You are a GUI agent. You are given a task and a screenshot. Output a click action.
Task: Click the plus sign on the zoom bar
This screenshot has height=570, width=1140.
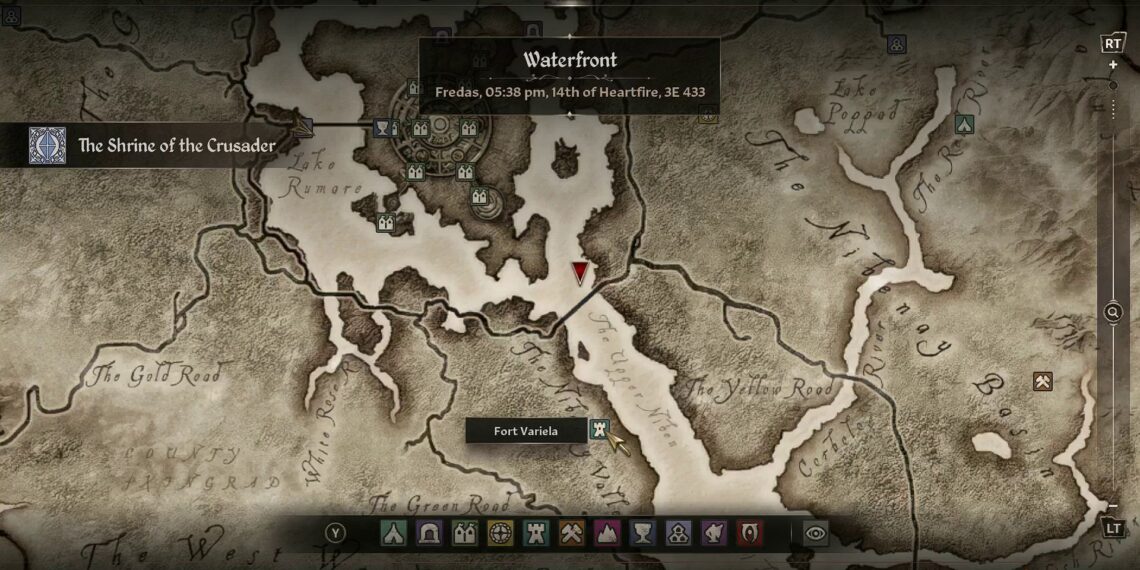(x=1113, y=65)
